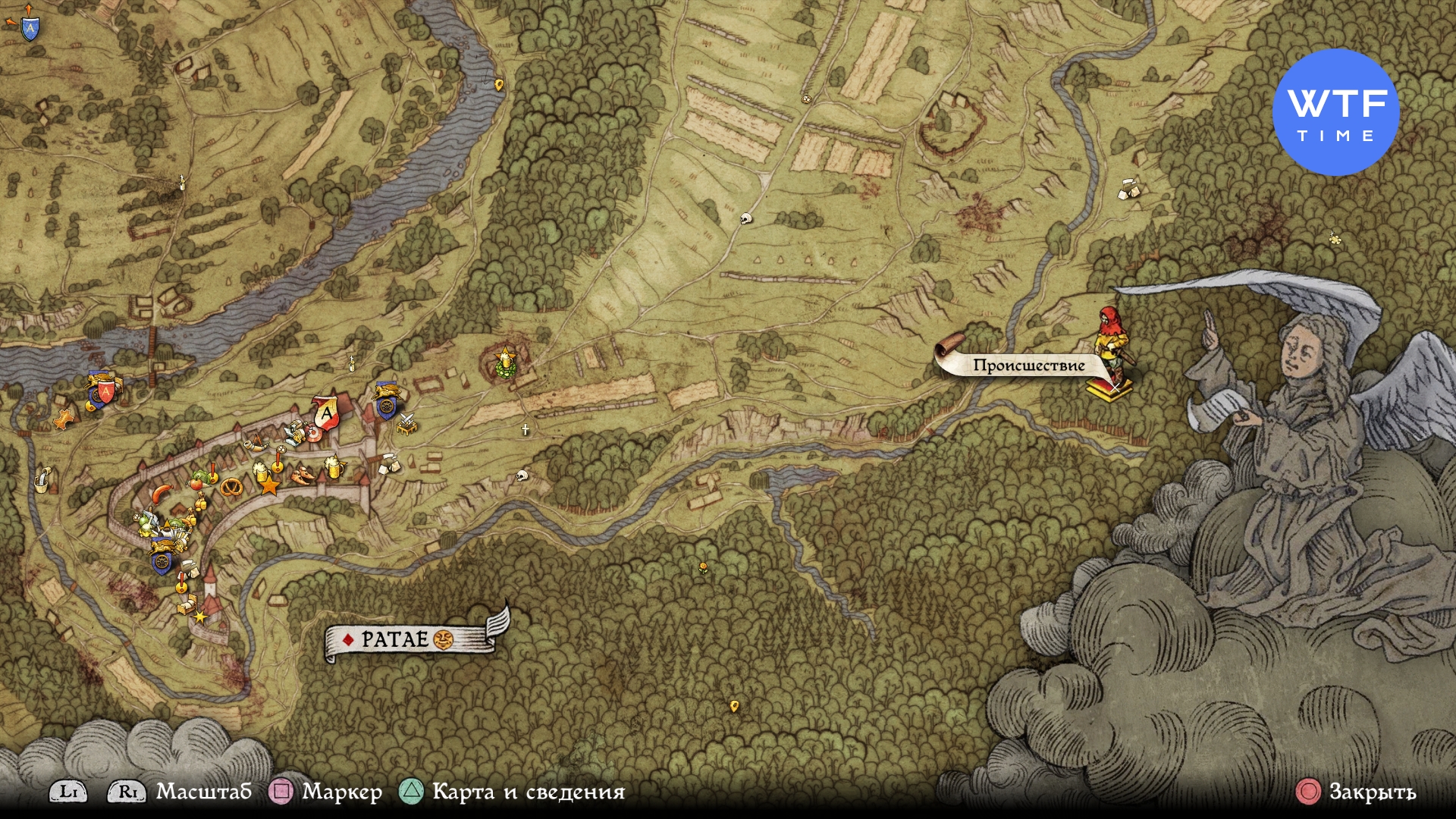Select the crossed-swords table marker outside the wall

[x=407, y=424]
